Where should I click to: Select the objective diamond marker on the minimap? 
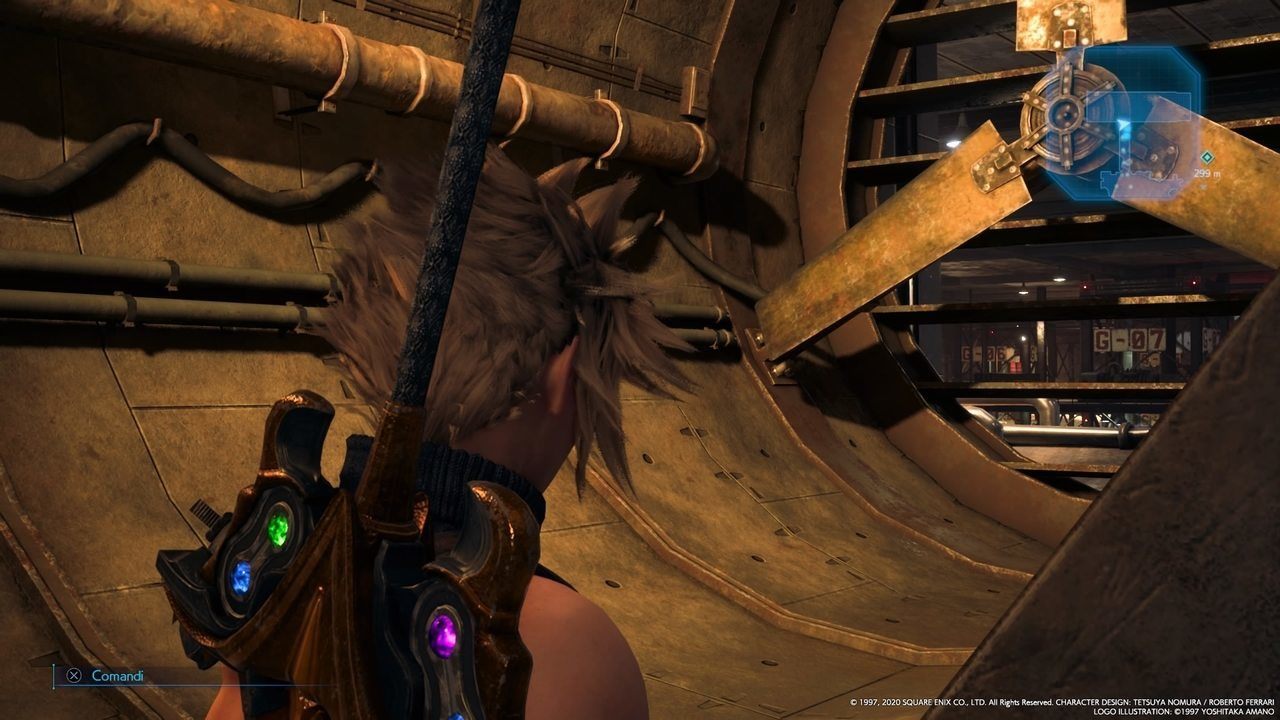[x=1207, y=157]
